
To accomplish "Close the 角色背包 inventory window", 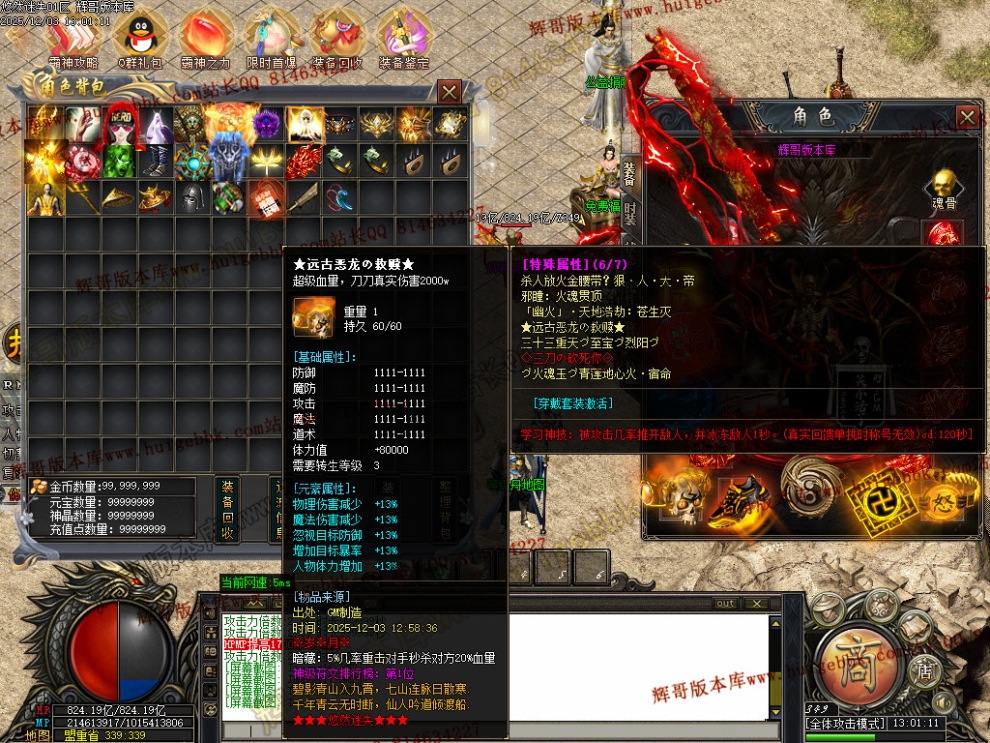I will [x=450, y=91].
